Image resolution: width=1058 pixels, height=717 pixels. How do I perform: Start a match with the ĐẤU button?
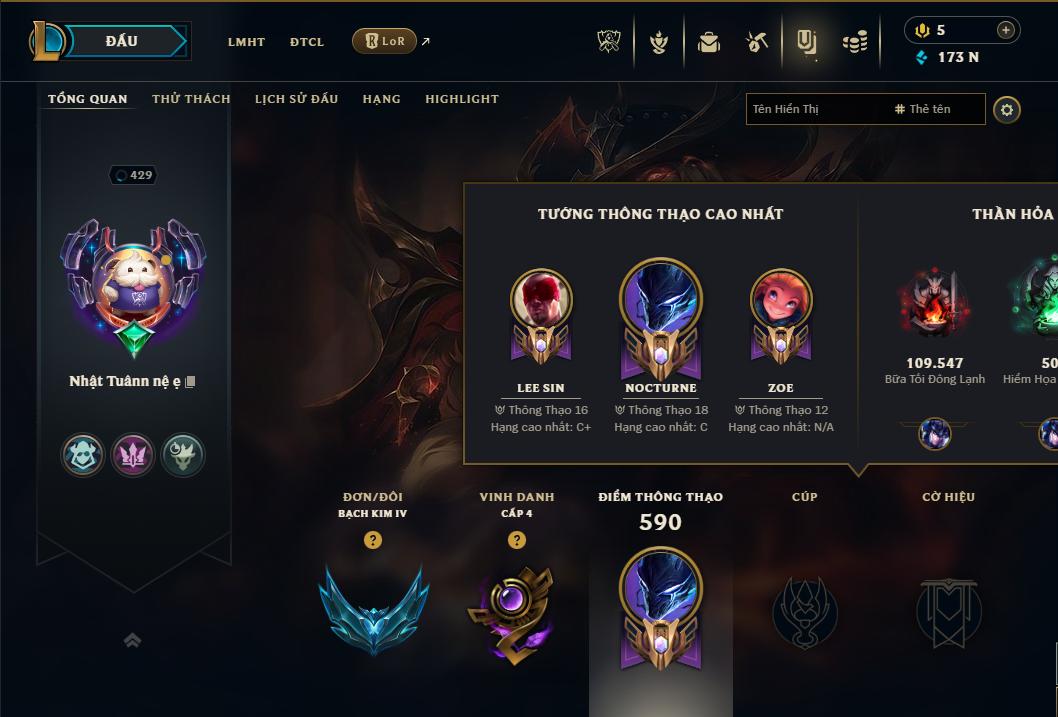[122, 41]
